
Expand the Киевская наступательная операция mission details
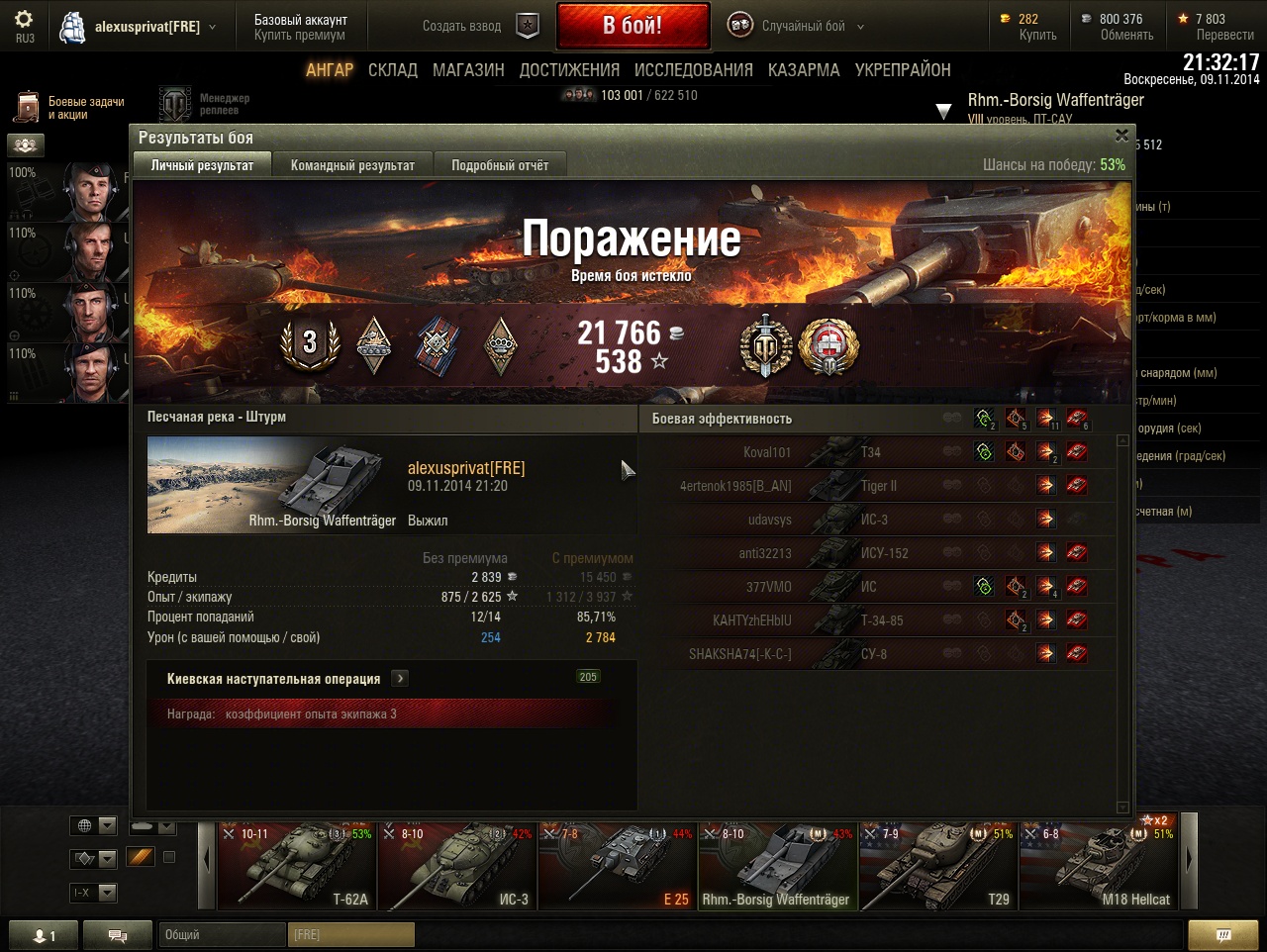point(400,679)
